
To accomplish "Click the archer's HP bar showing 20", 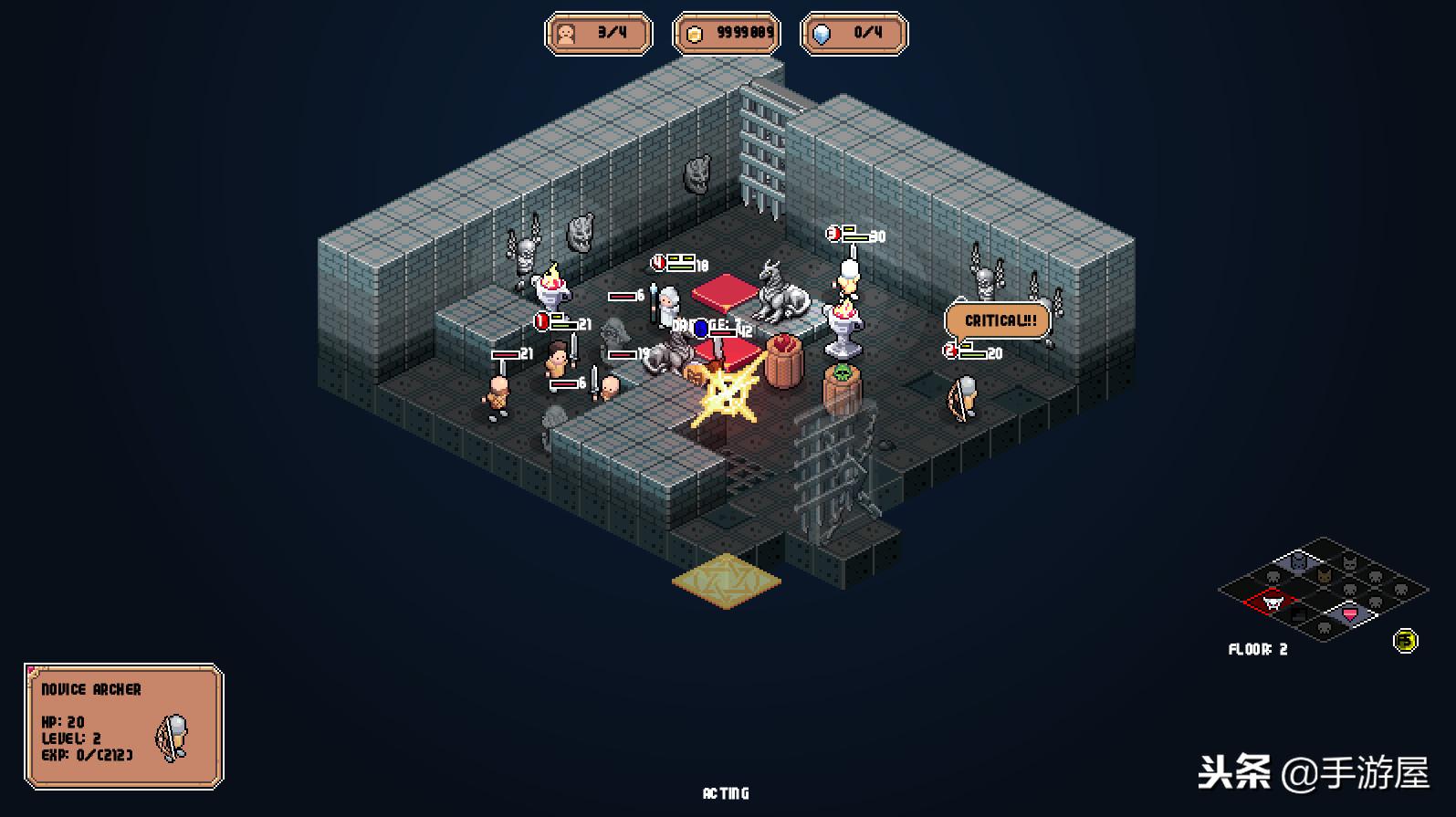I will point(970,352).
